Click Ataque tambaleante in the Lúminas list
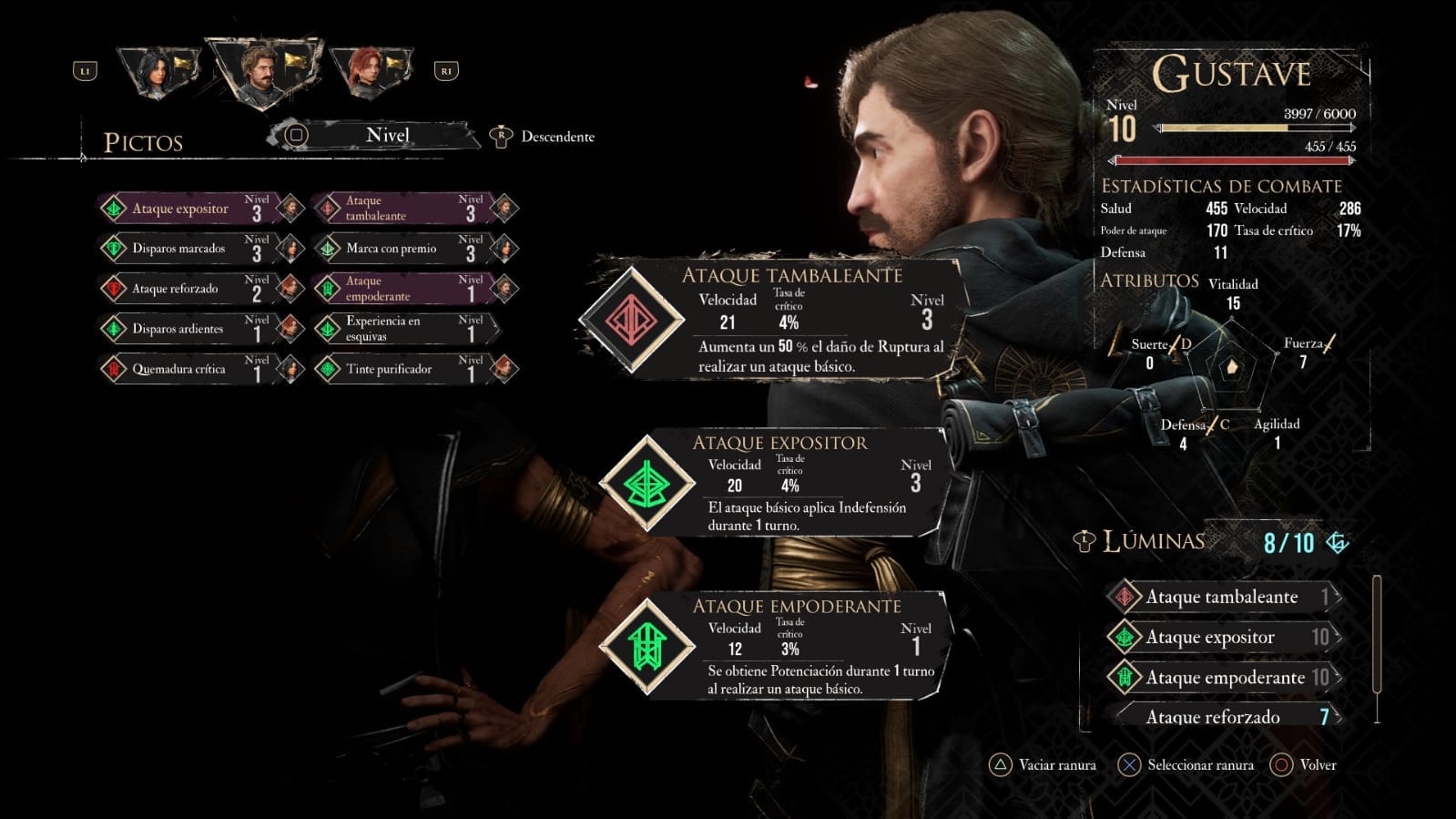 click(1221, 597)
